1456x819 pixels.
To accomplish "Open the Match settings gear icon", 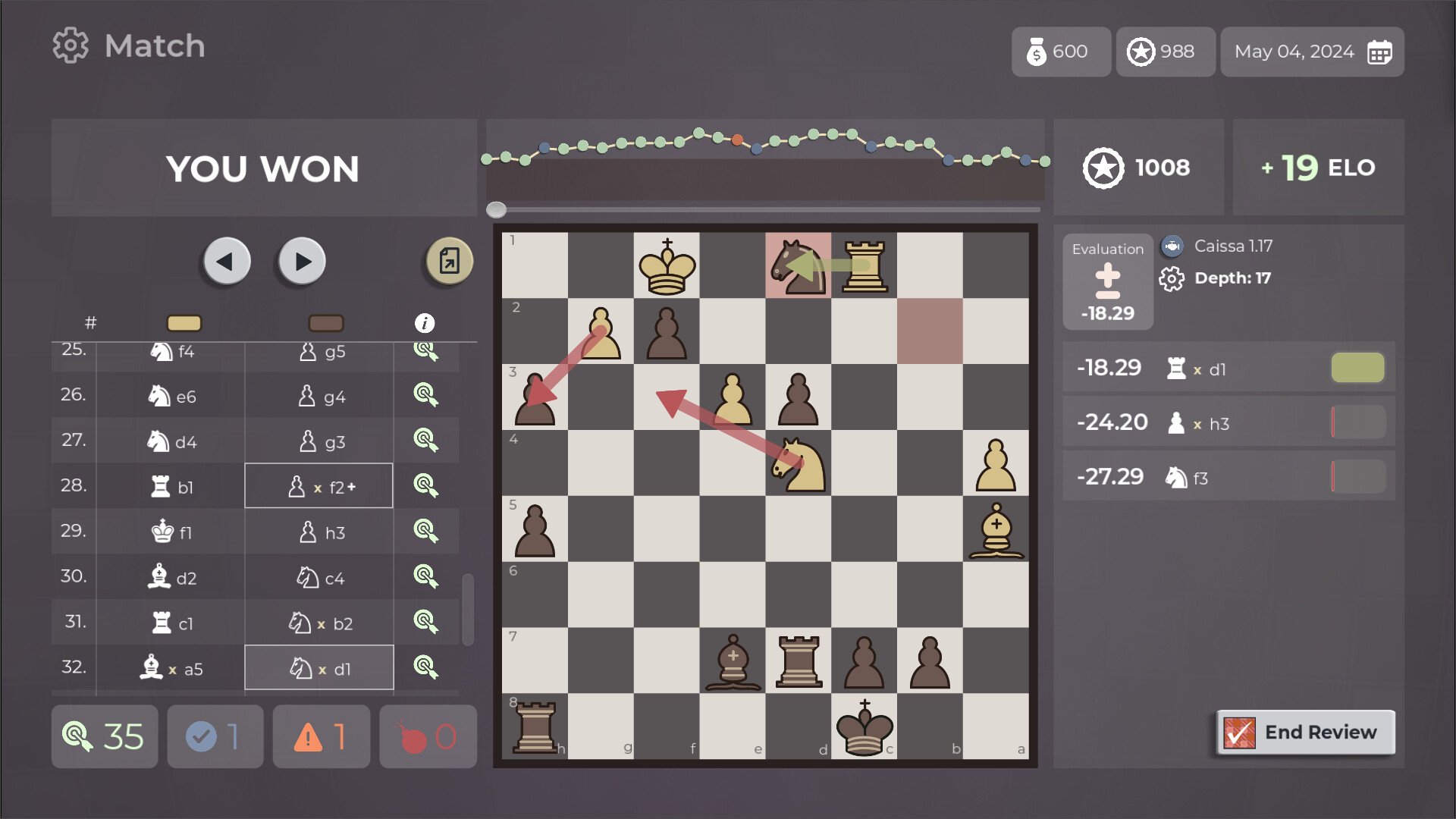I will tap(71, 45).
